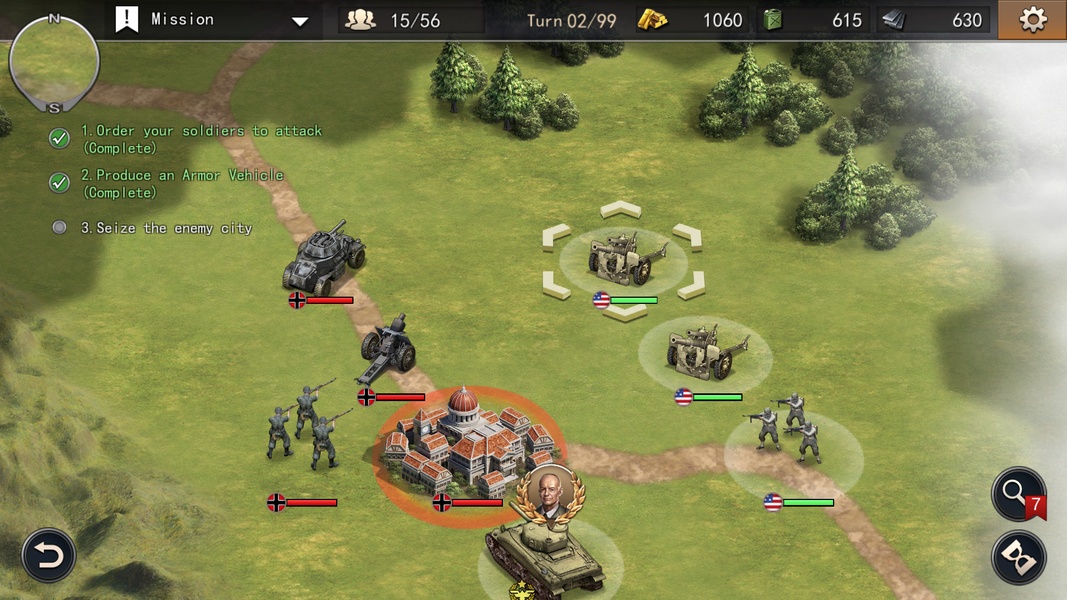Viewport: 1067px width, 600px height.
Task: Open the magnifier search button
Action: [x=1016, y=493]
